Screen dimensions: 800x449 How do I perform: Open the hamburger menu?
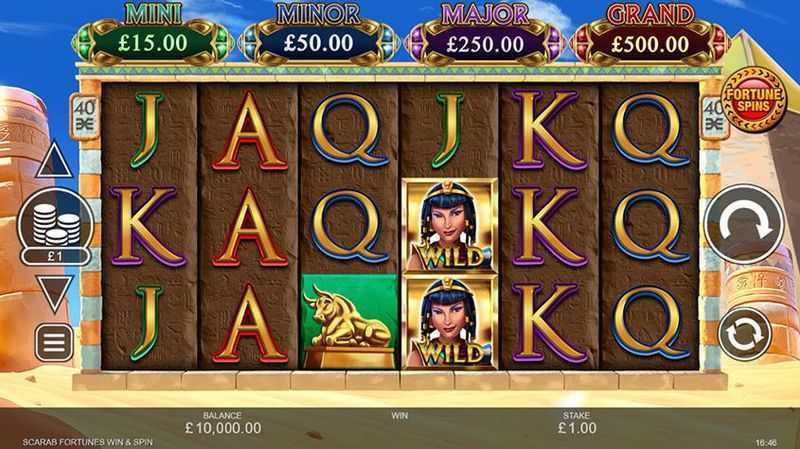54,343
